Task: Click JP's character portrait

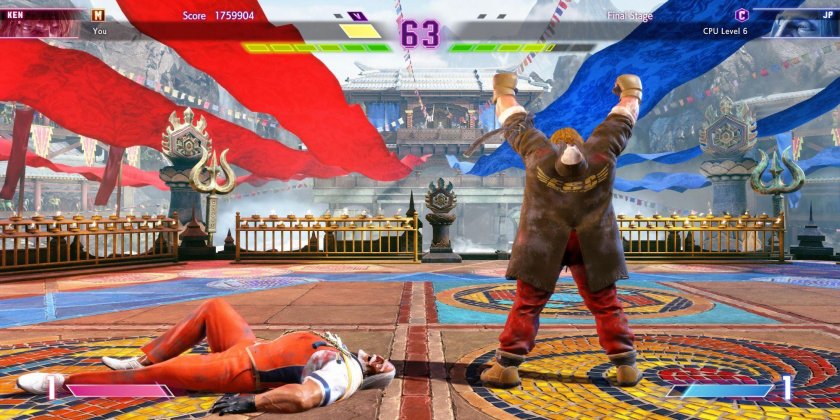Action: pyautogui.click(x=800, y=24)
